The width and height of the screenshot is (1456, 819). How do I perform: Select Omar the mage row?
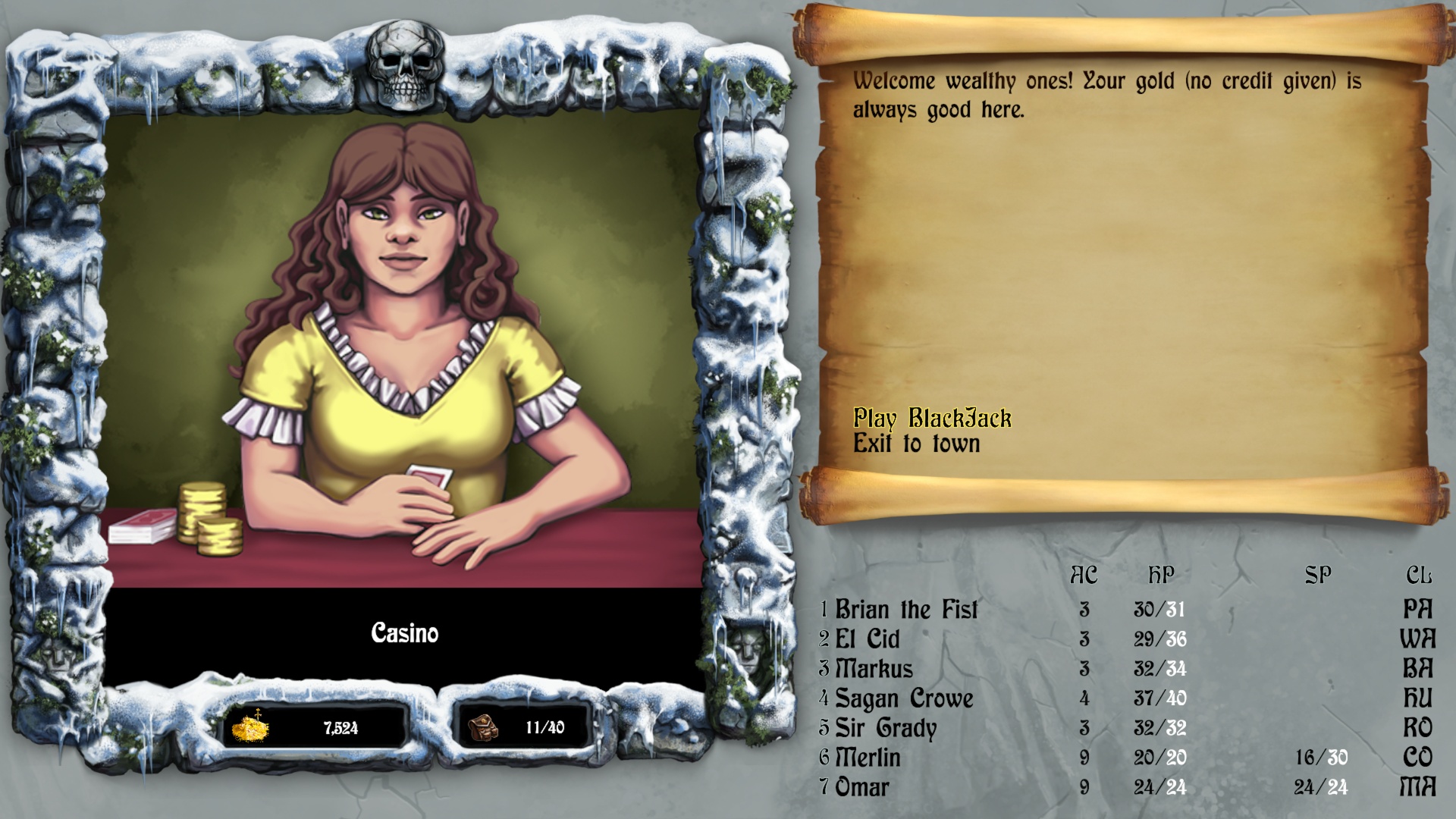[x=861, y=787]
